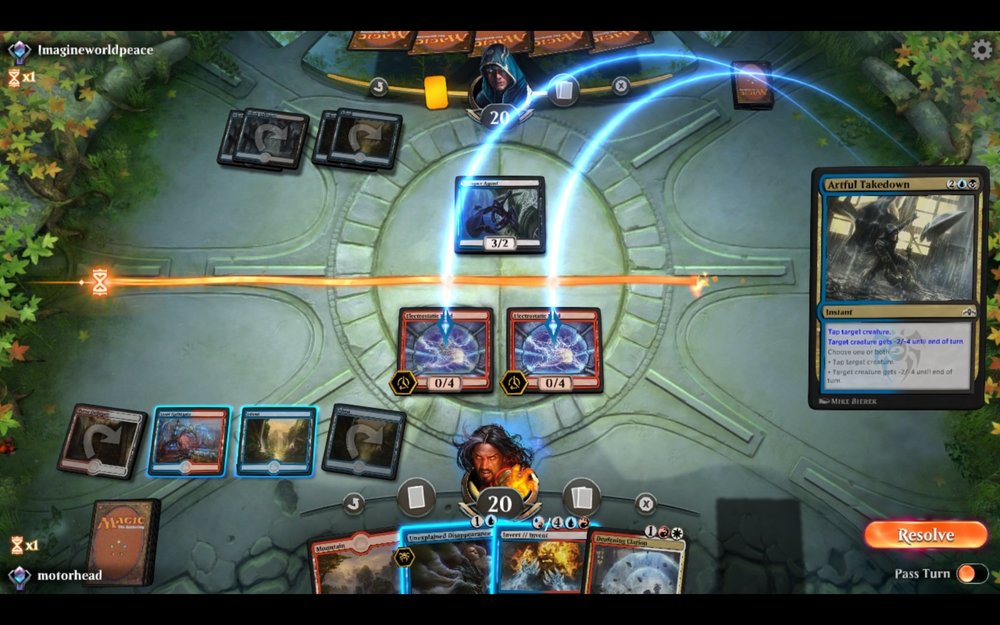This screenshot has height=625, width=1000.
Task: Select the opponent's 3/2 creature card
Action: point(500,215)
